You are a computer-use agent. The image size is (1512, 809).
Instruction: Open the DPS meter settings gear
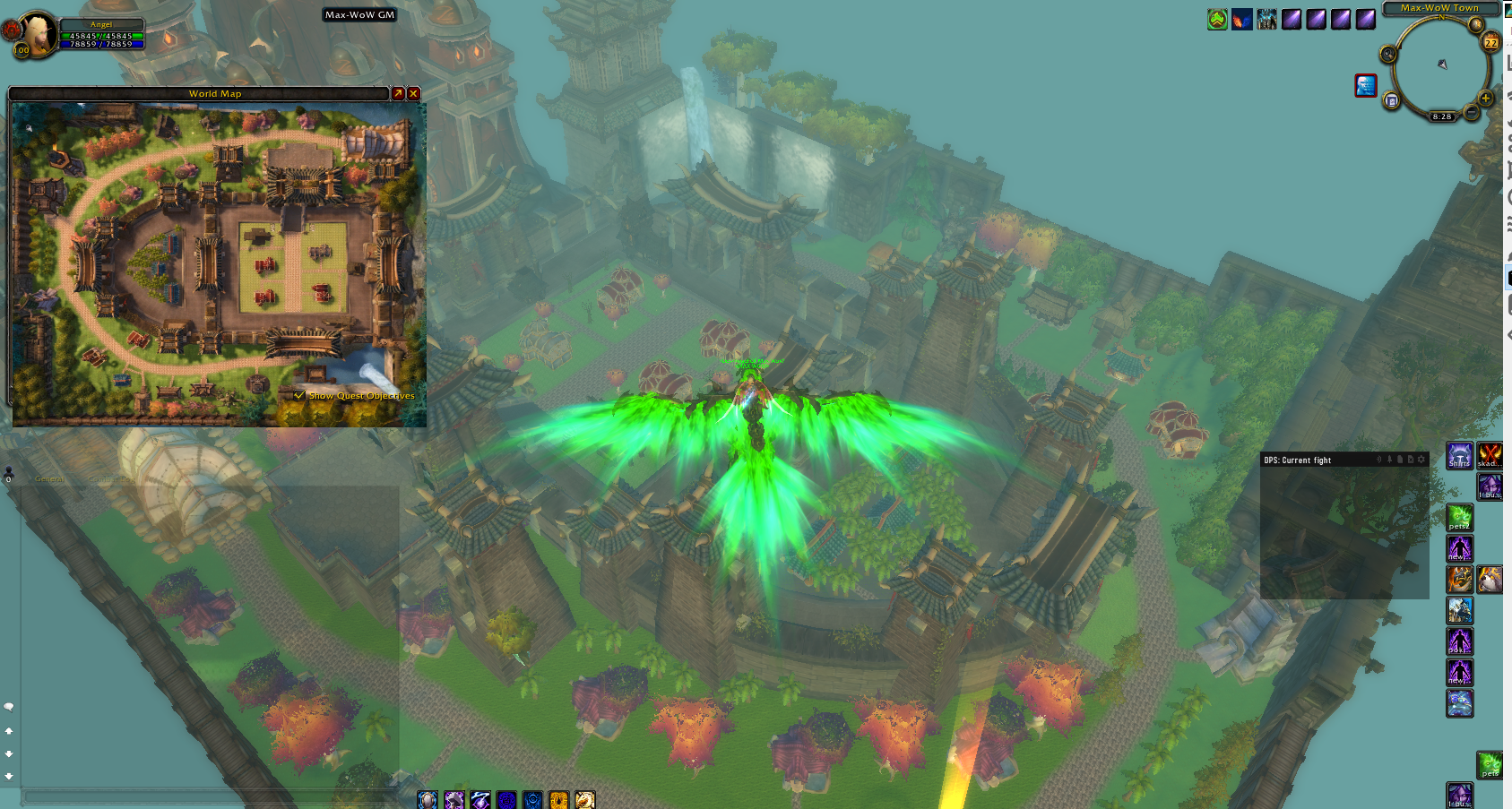(x=1421, y=460)
